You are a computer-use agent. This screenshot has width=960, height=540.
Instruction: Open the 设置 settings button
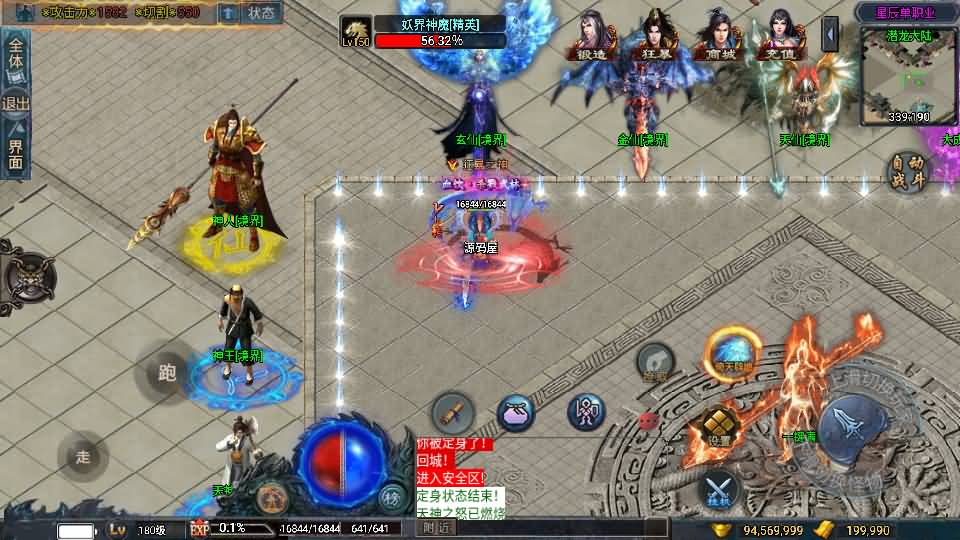tap(719, 427)
